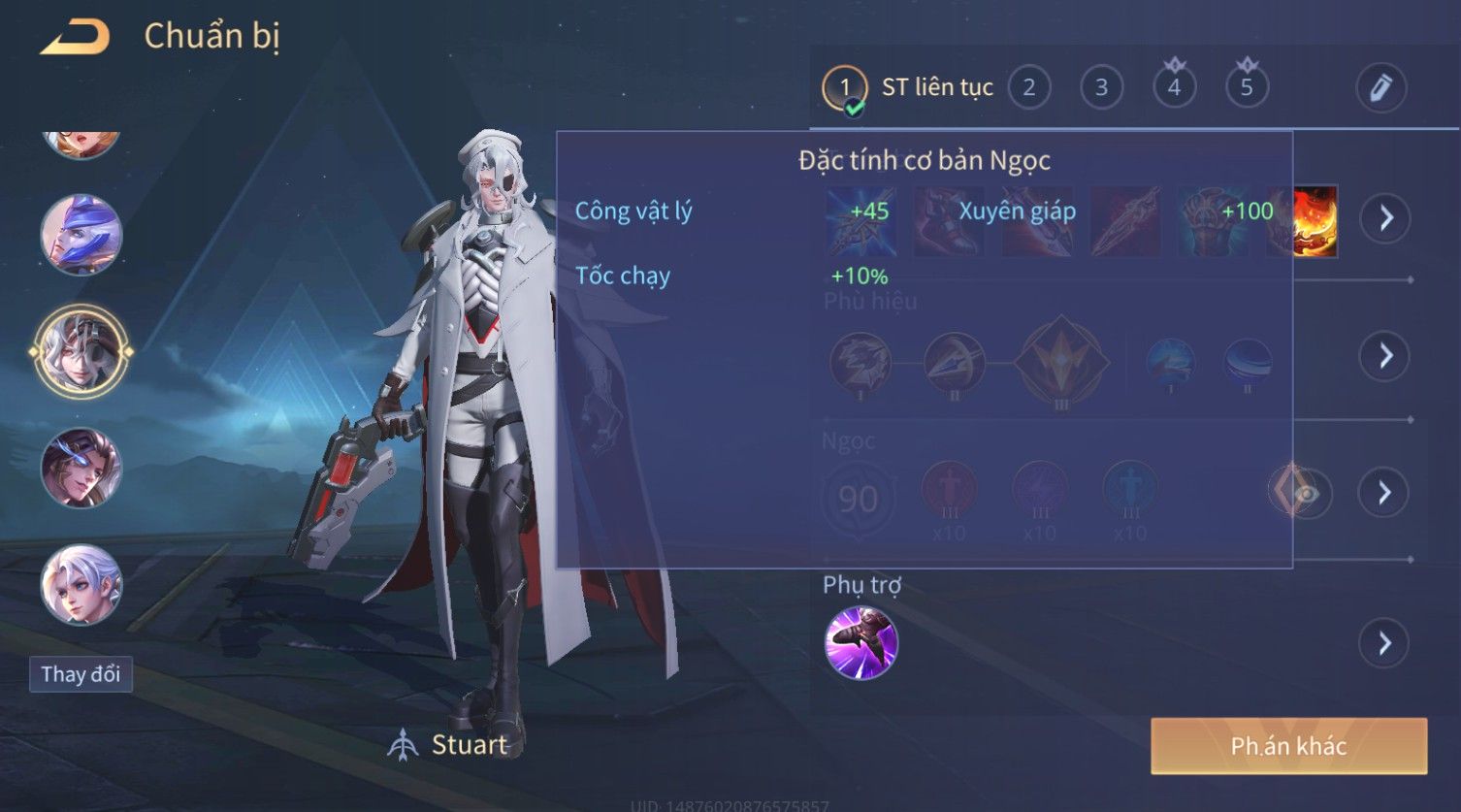Go back using the return arrow
1461x812 pixels.
[x=75, y=37]
